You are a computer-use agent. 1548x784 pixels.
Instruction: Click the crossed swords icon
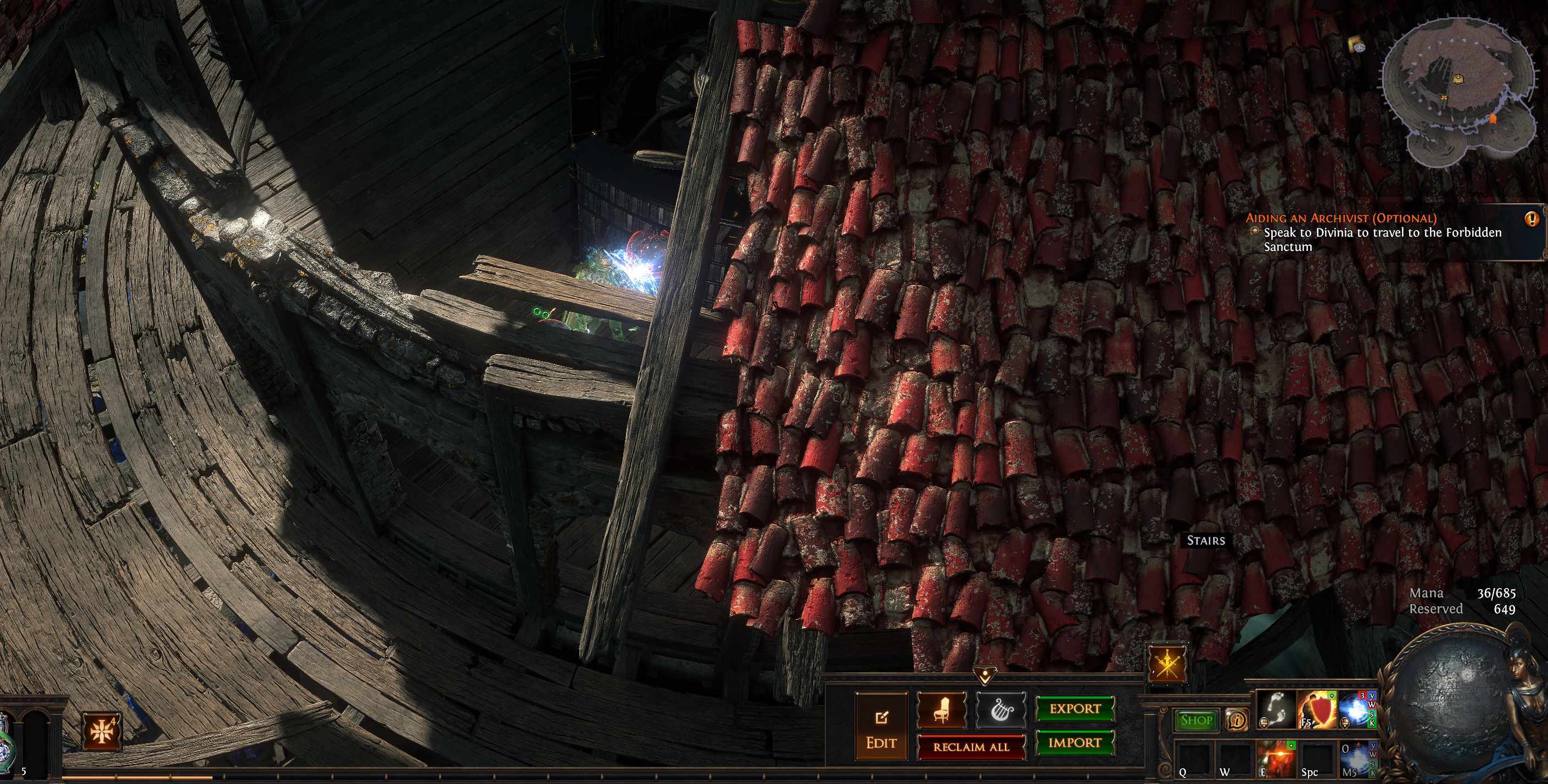(x=1167, y=664)
